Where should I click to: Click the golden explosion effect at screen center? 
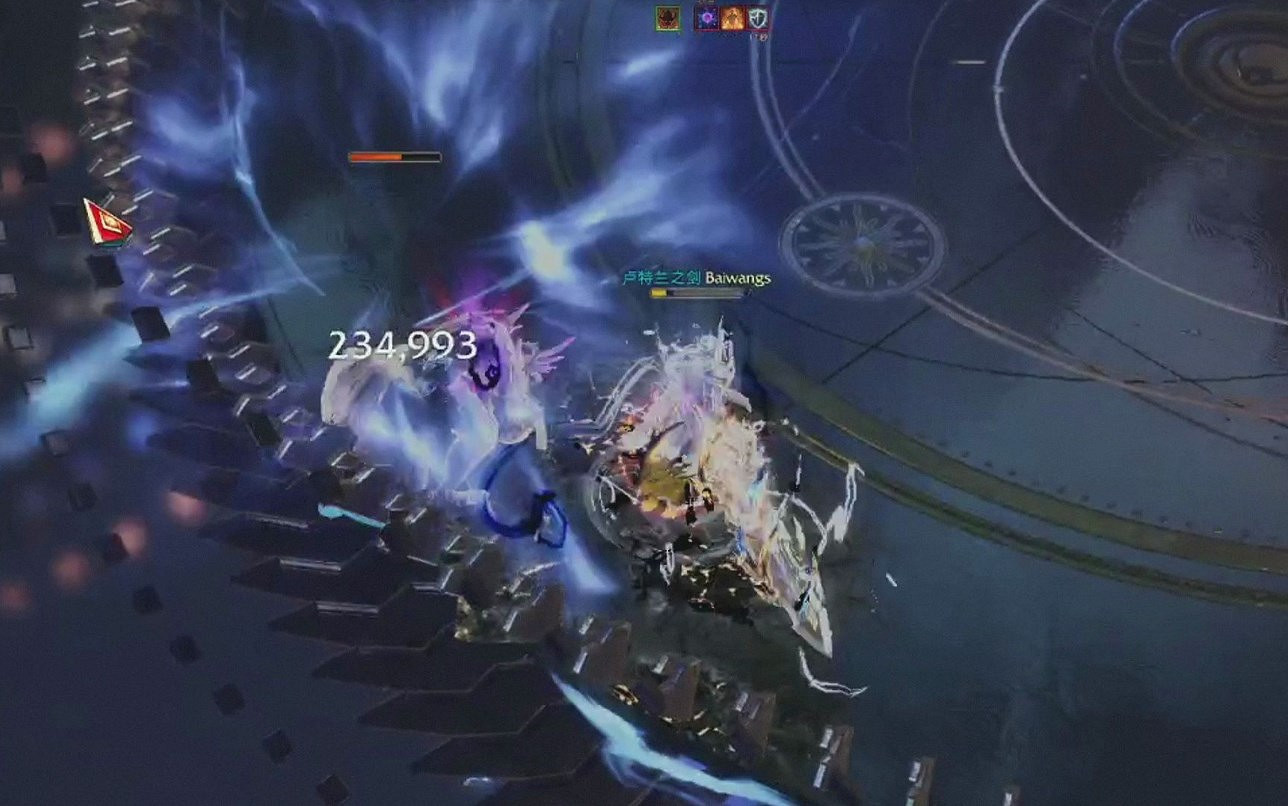(x=670, y=480)
